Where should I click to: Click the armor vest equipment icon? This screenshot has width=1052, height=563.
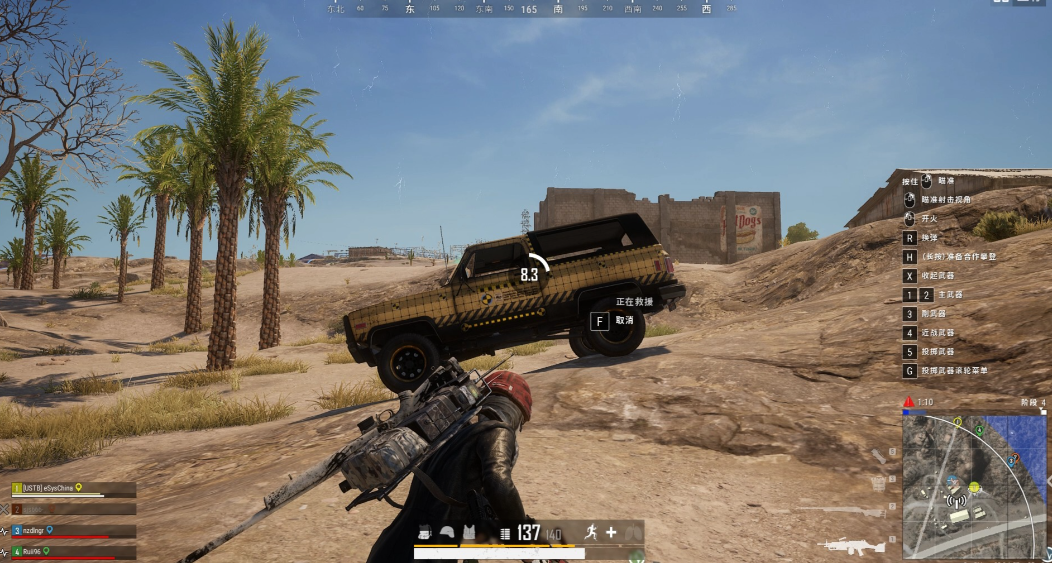pos(469,533)
